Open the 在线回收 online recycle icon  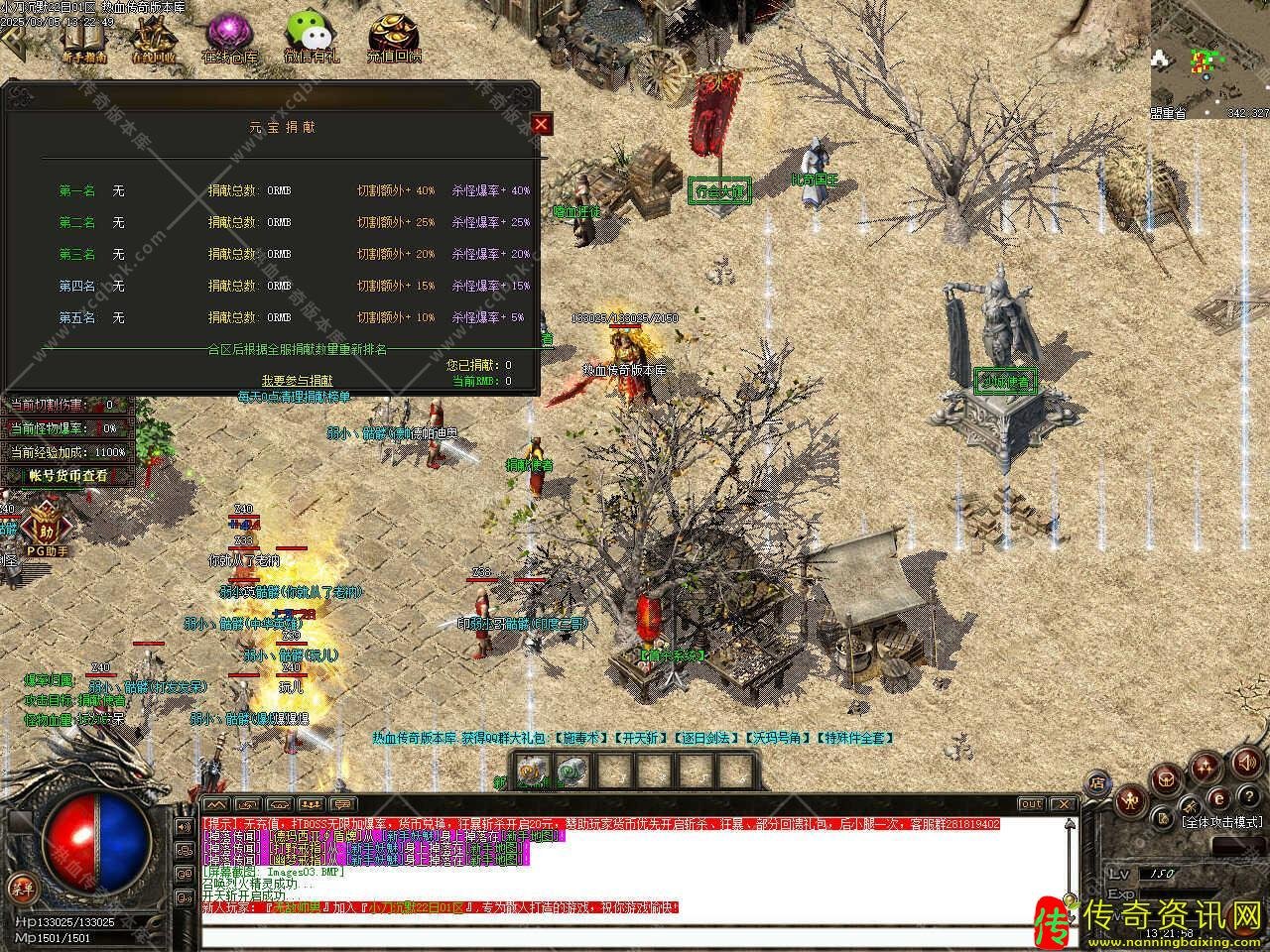[x=153, y=38]
